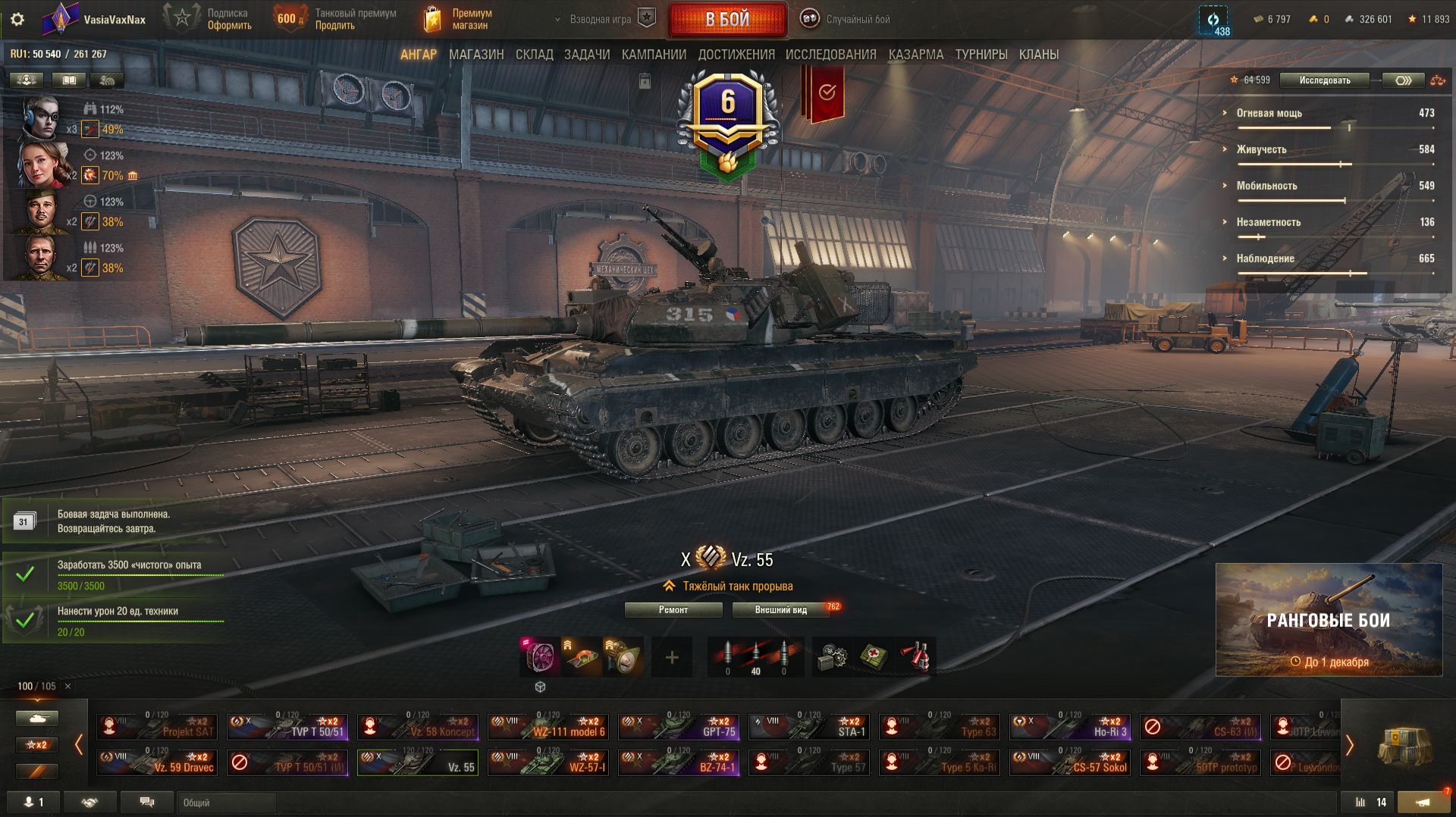Viewport: 1456px width, 817px height.
Task: Go to the ИССЛЕДОВАНИЯ tab
Action: tap(830, 55)
